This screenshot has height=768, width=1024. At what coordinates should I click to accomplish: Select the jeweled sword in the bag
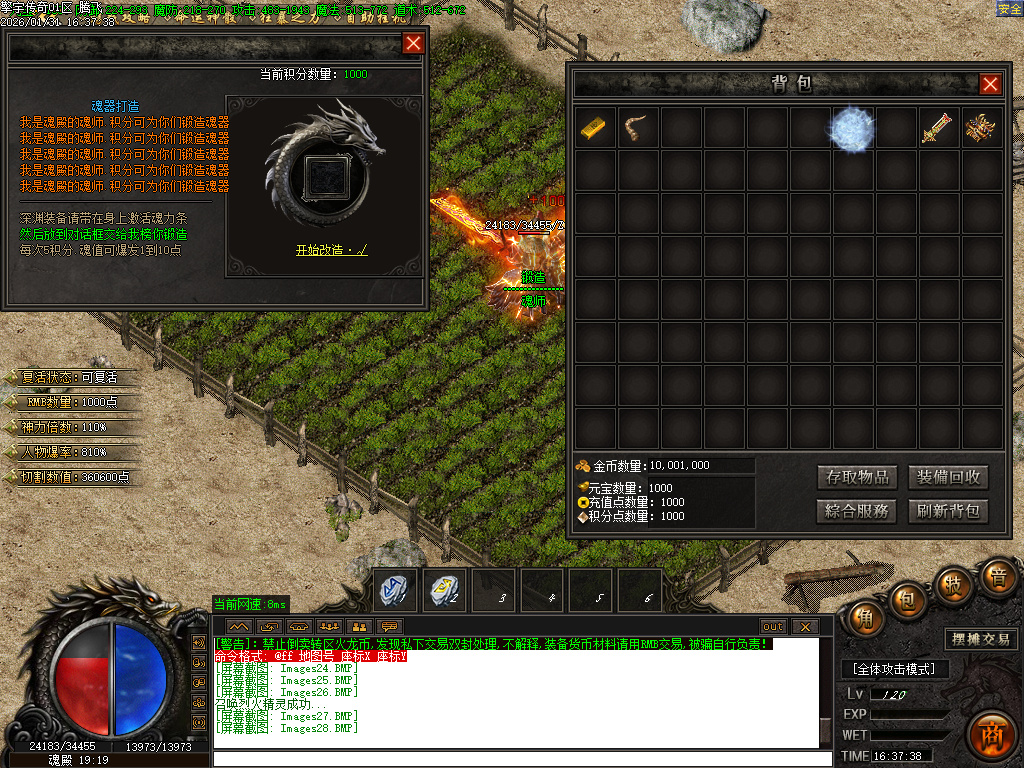click(938, 128)
